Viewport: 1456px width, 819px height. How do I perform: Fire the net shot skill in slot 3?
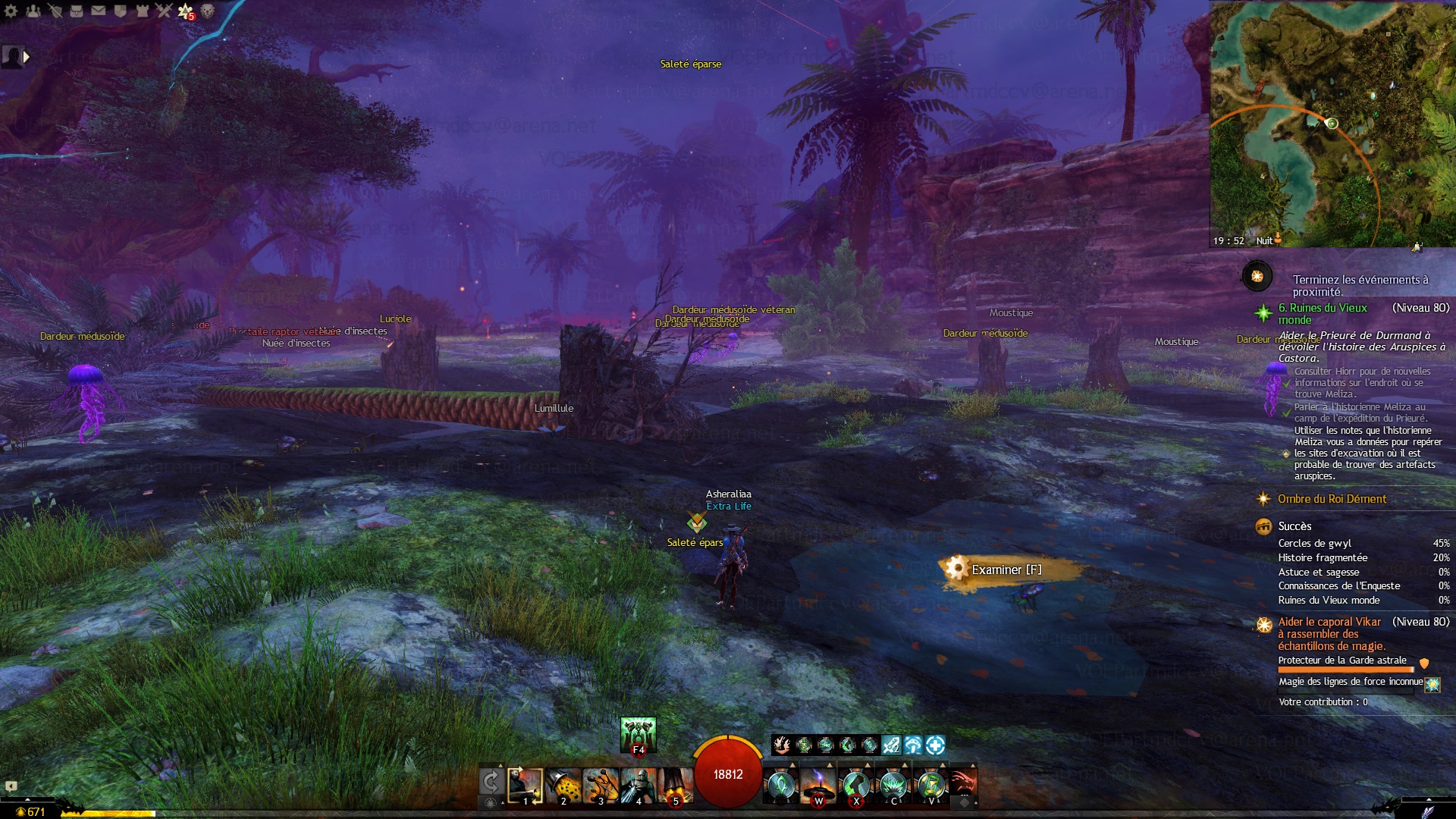(601, 786)
